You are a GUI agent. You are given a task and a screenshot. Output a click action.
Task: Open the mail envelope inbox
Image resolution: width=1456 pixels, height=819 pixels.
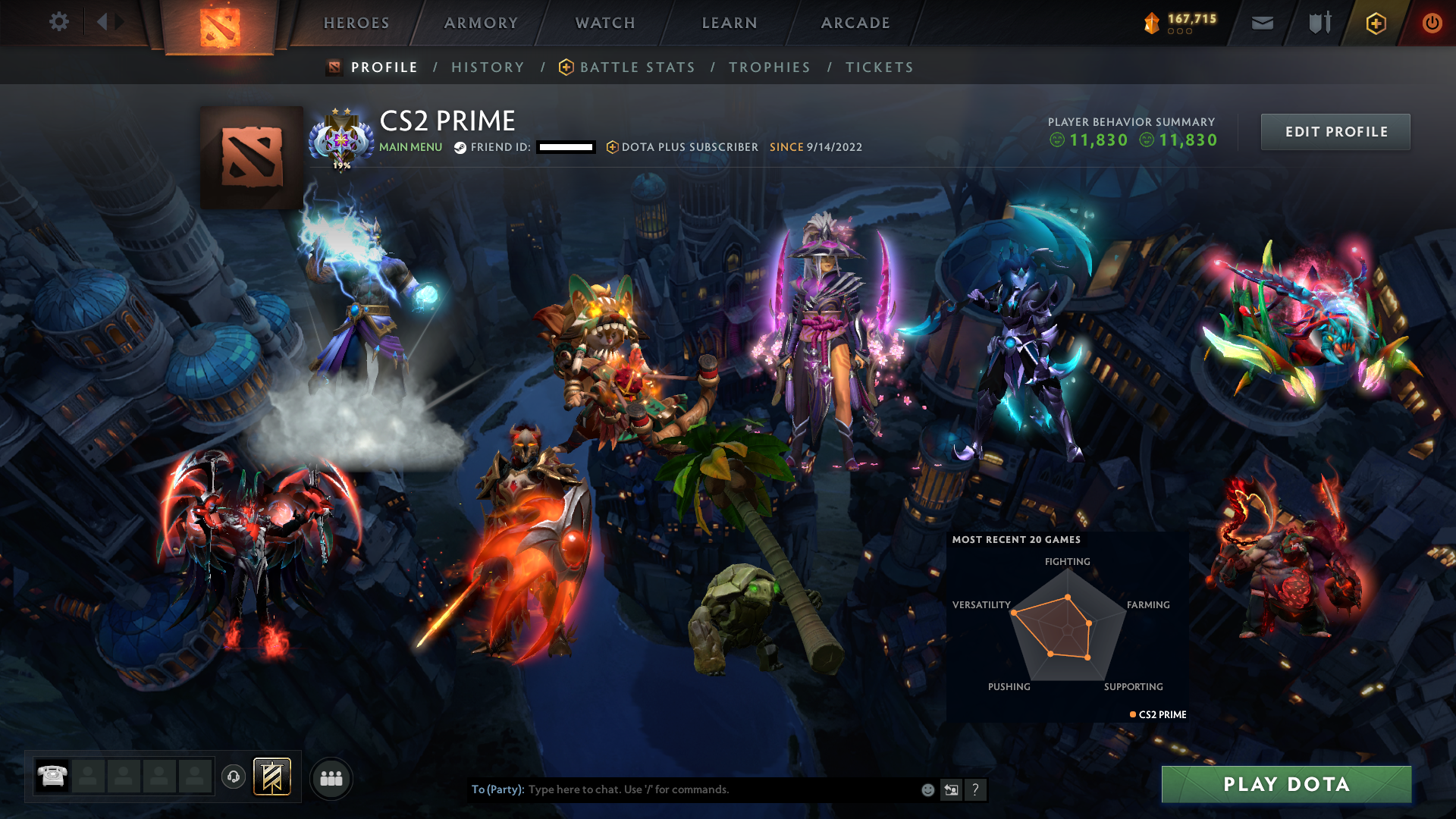[1263, 23]
